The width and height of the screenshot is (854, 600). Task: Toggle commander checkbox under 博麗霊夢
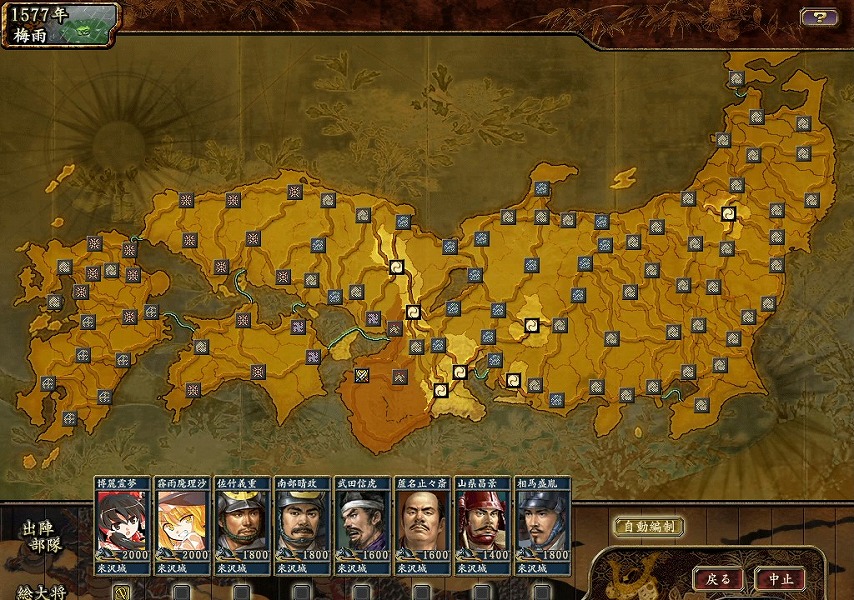click(x=122, y=591)
